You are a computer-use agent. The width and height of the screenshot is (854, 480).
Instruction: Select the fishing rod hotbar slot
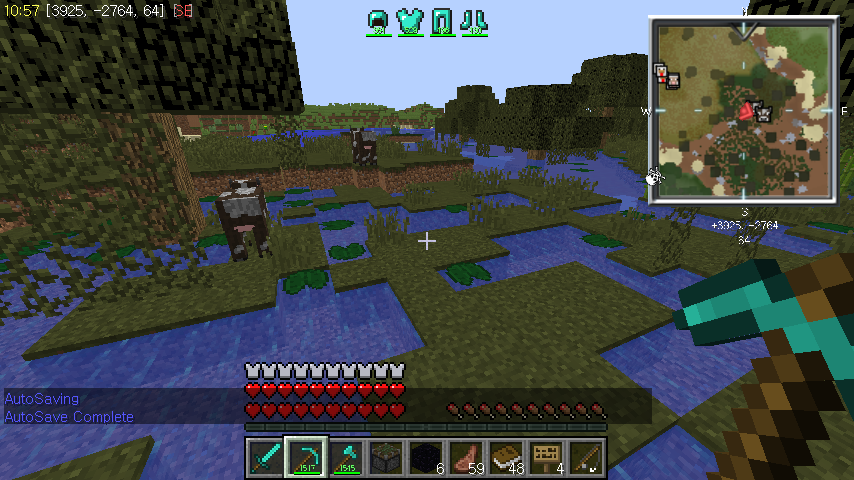tap(585, 459)
